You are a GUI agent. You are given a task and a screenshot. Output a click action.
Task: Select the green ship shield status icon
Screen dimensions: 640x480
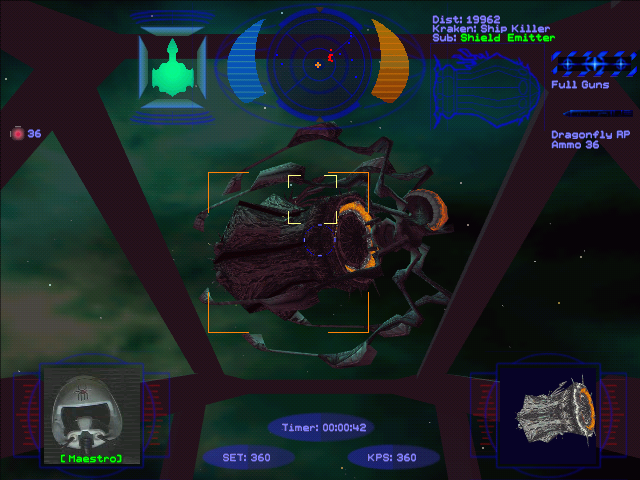point(171,68)
